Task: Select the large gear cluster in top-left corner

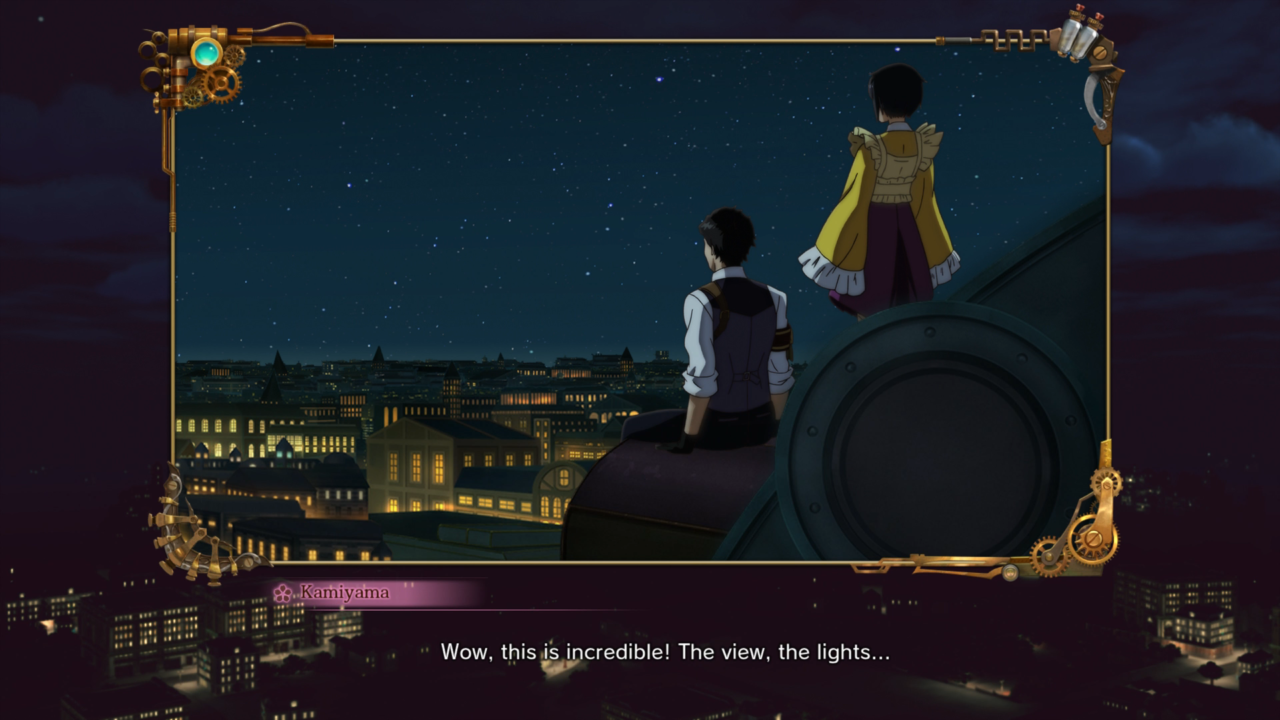Action: (222, 83)
